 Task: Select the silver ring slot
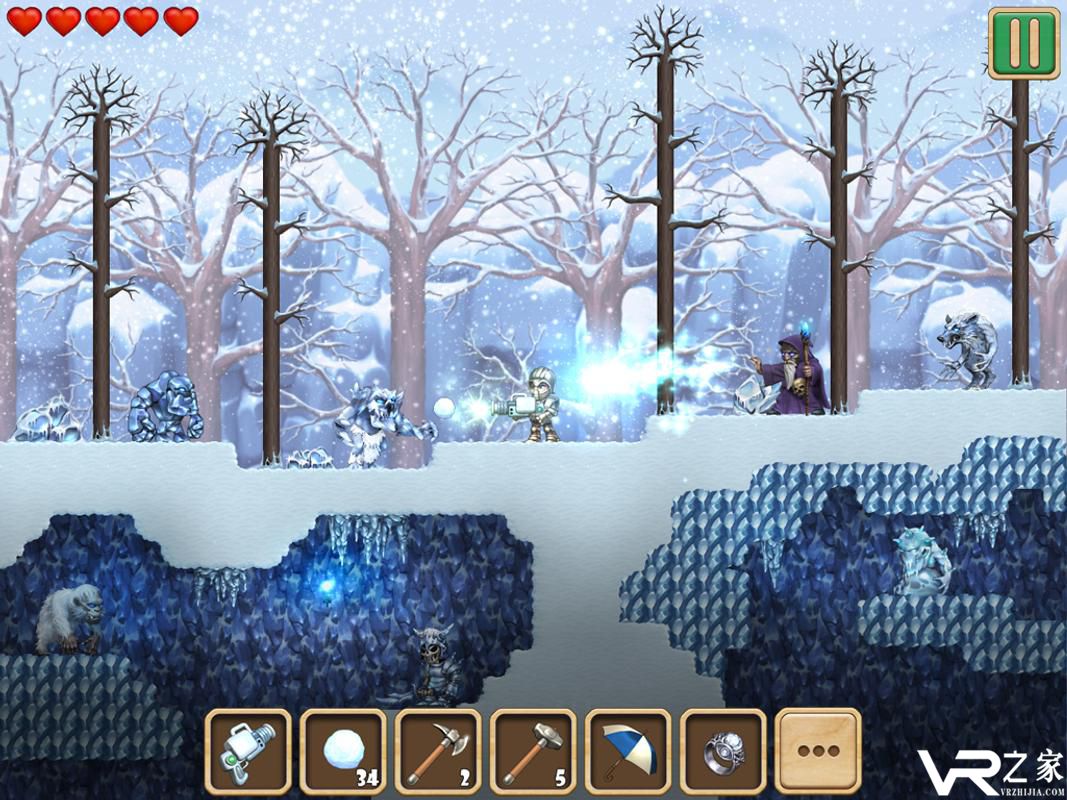coord(723,750)
